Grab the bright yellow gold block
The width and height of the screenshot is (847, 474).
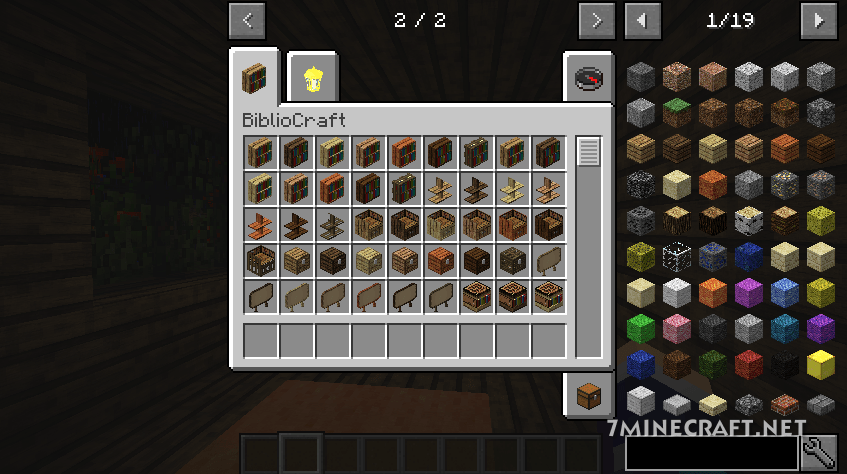pyautogui.click(x=821, y=365)
